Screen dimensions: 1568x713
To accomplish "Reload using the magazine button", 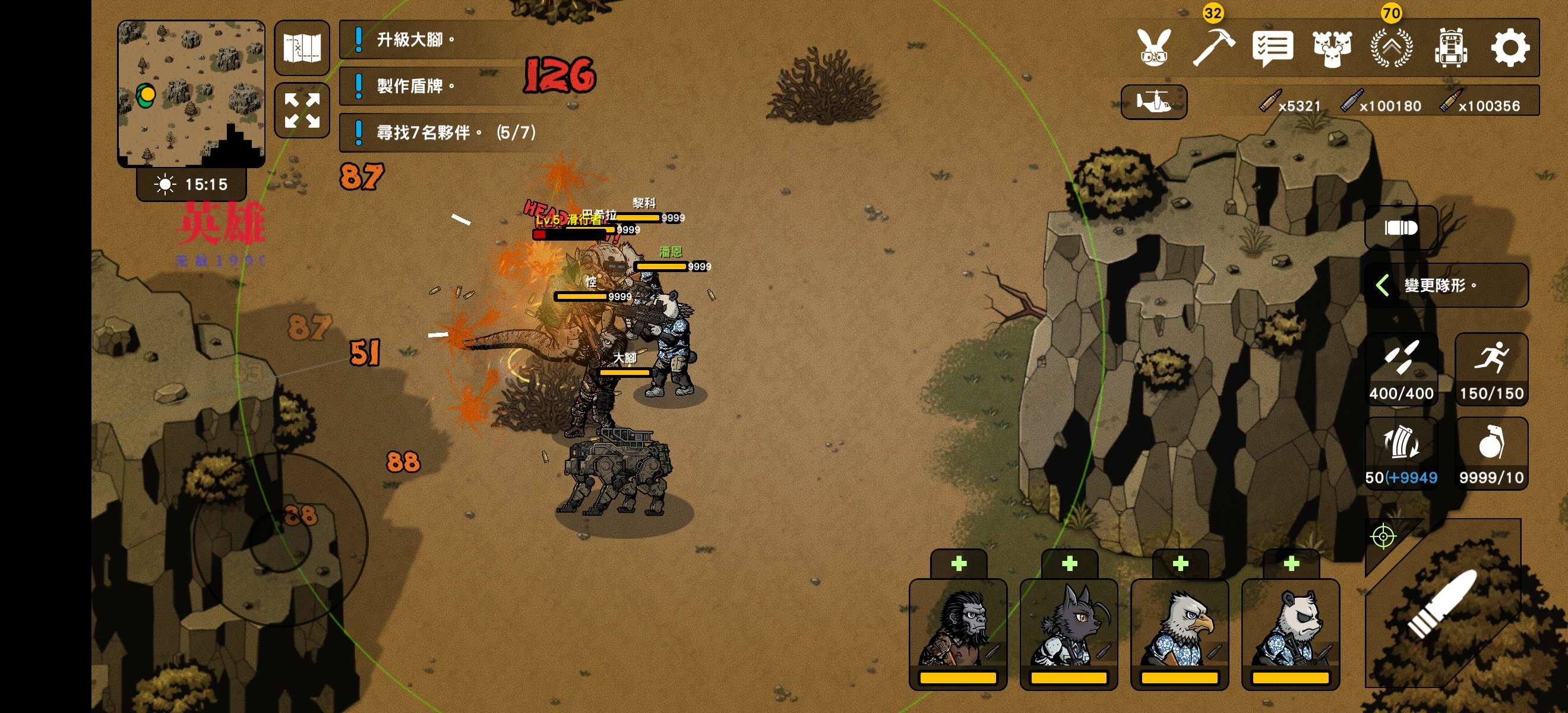I will (1401, 453).
